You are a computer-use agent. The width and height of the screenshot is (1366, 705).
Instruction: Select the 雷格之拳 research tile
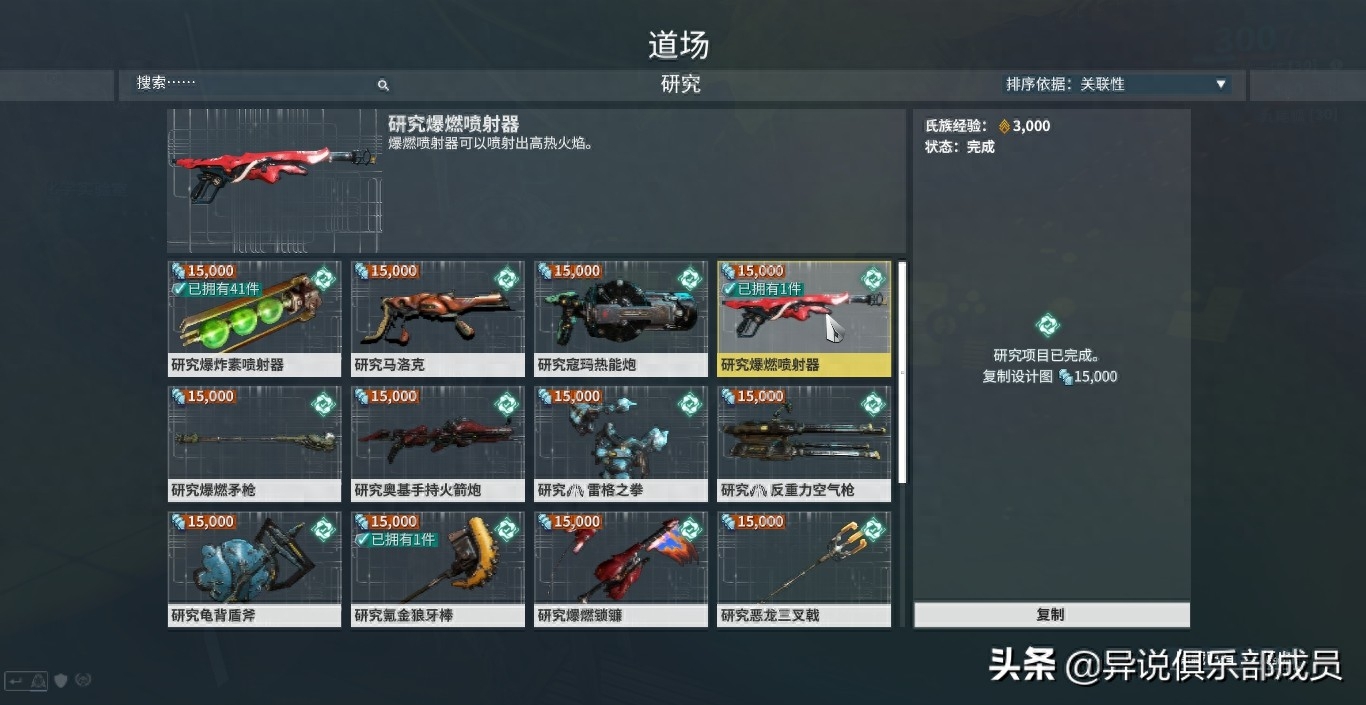click(621, 444)
